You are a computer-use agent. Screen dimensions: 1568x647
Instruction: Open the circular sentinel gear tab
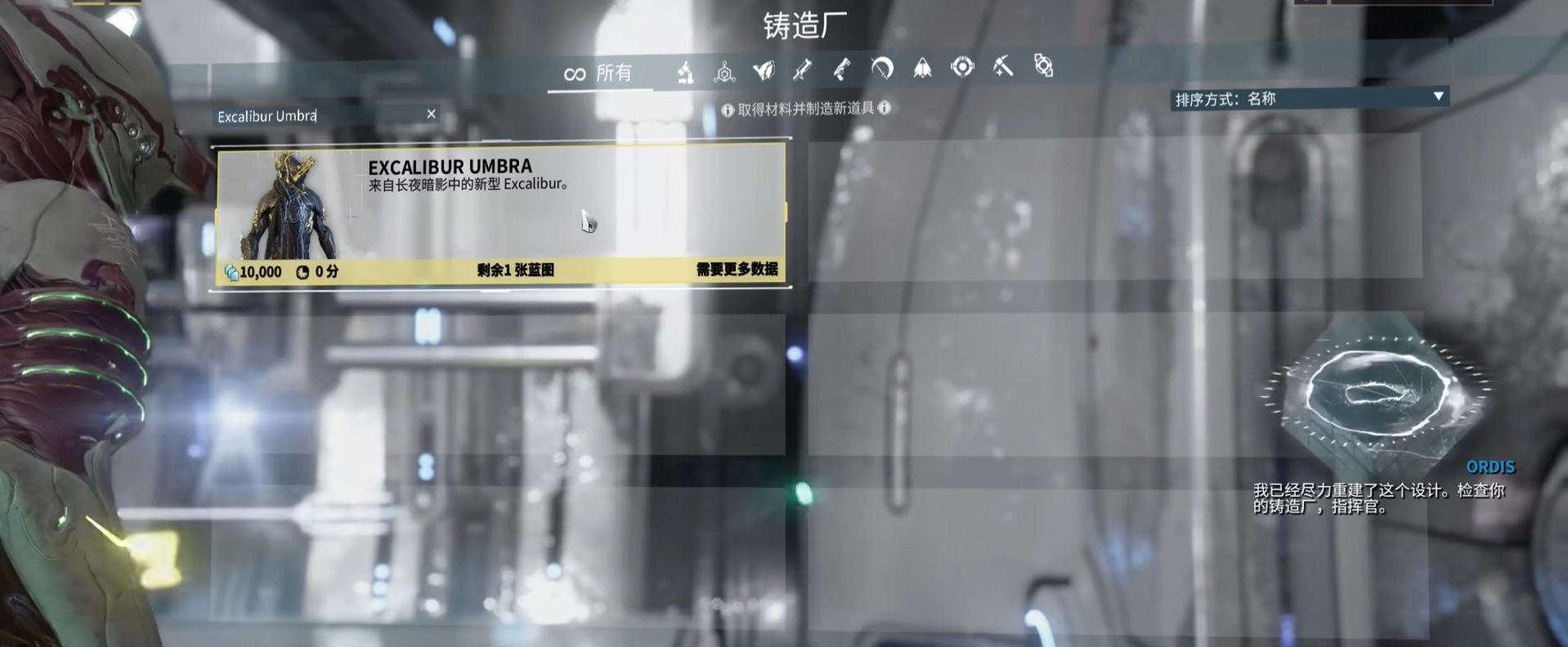coord(962,67)
